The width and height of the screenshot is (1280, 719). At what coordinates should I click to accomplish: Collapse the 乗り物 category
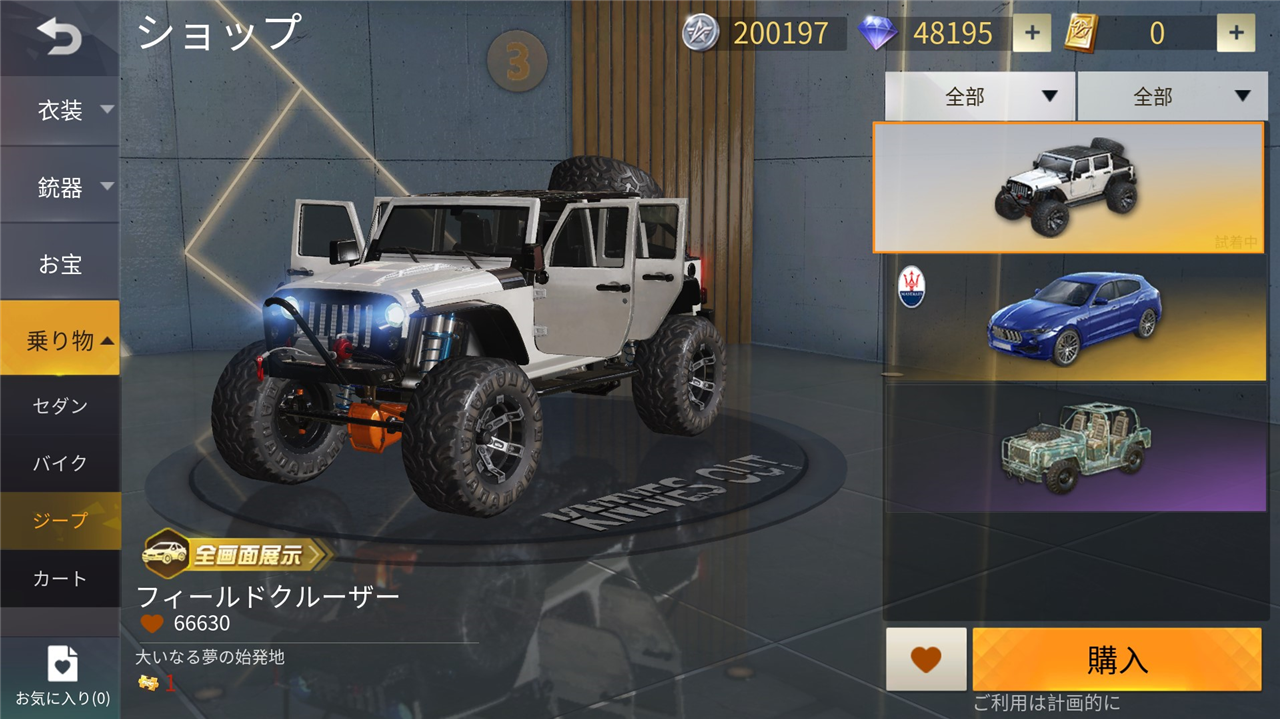click(60, 340)
